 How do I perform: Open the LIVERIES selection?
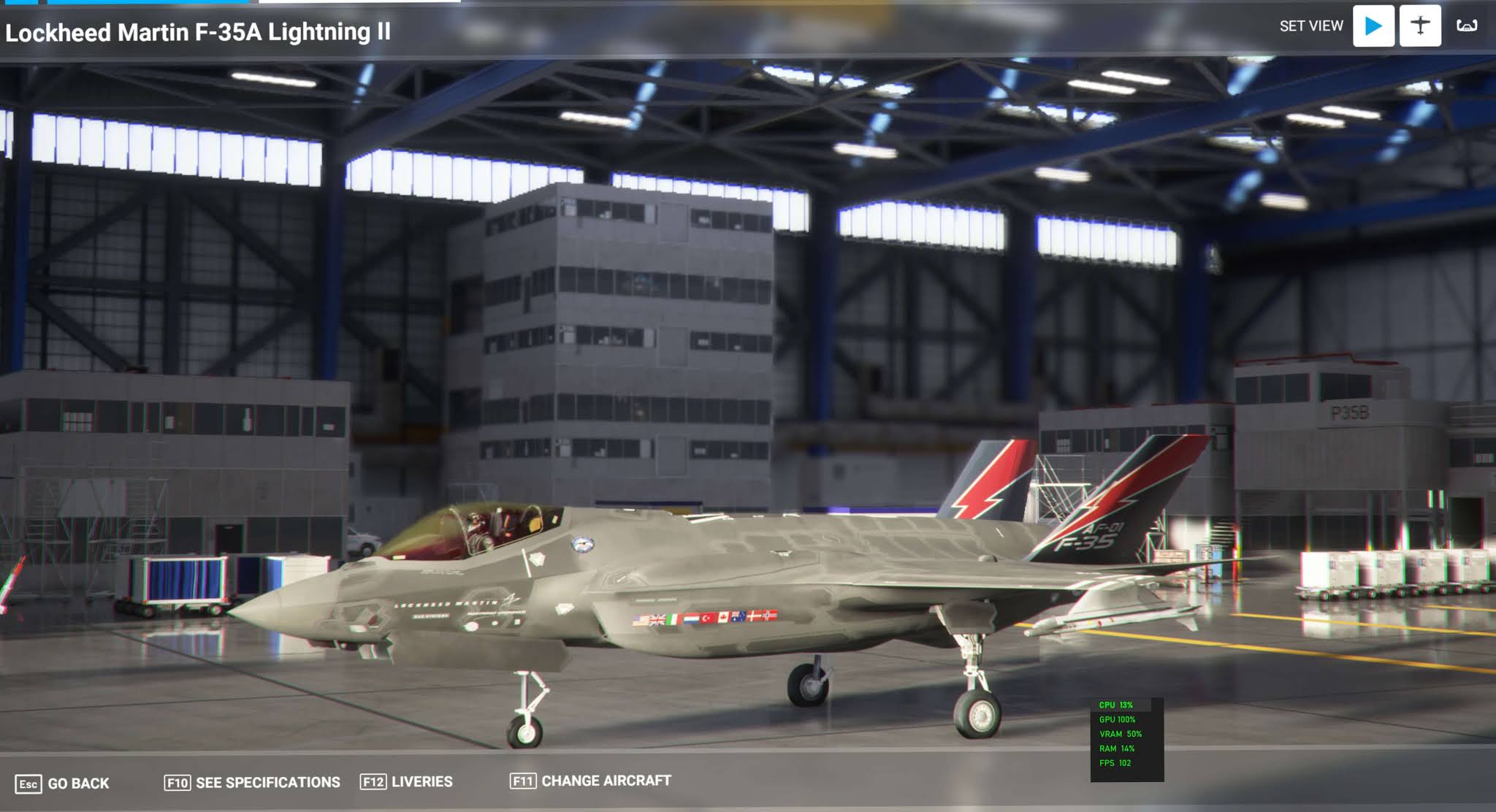point(422,781)
